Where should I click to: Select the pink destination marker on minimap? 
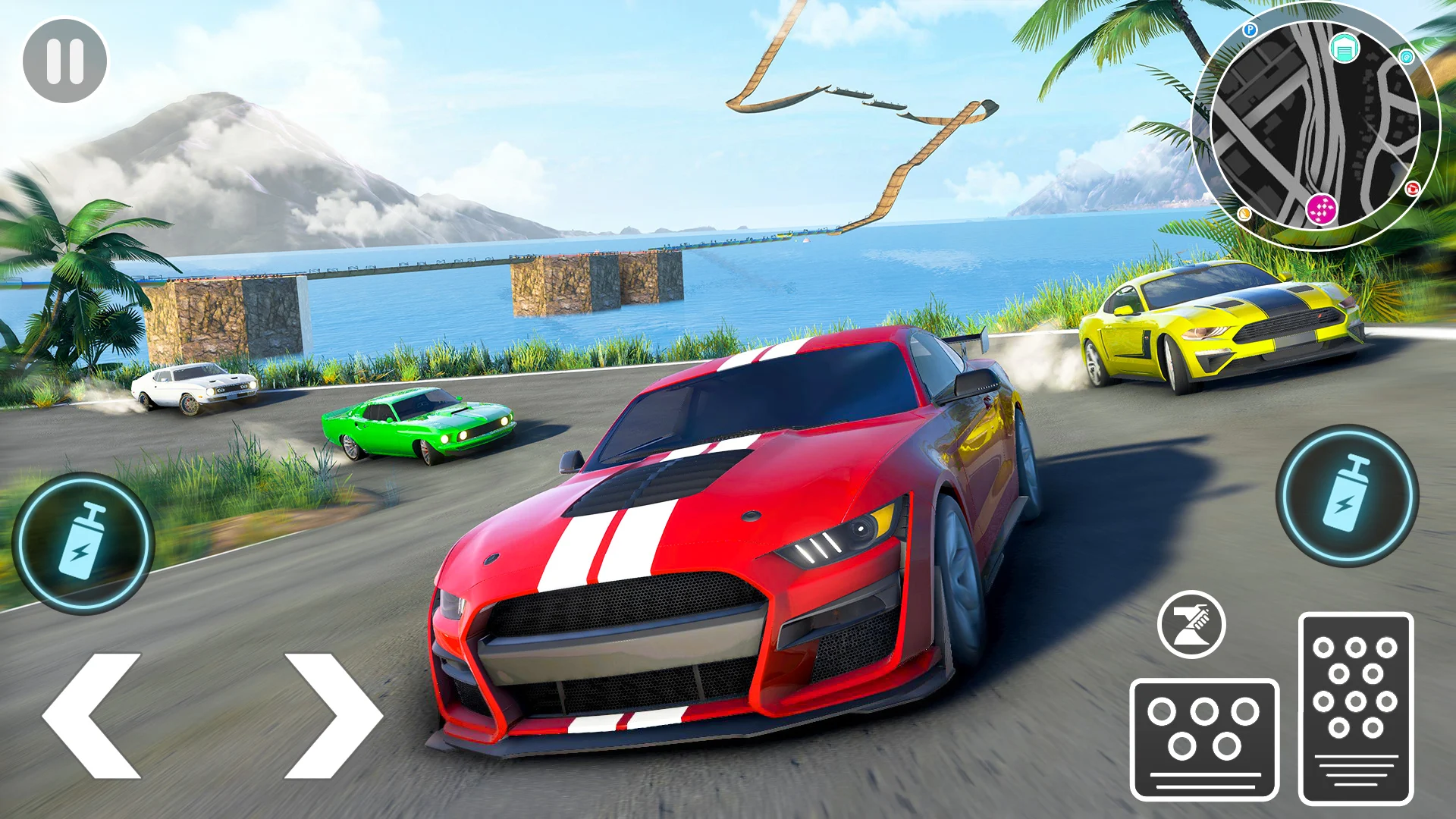click(1321, 209)
